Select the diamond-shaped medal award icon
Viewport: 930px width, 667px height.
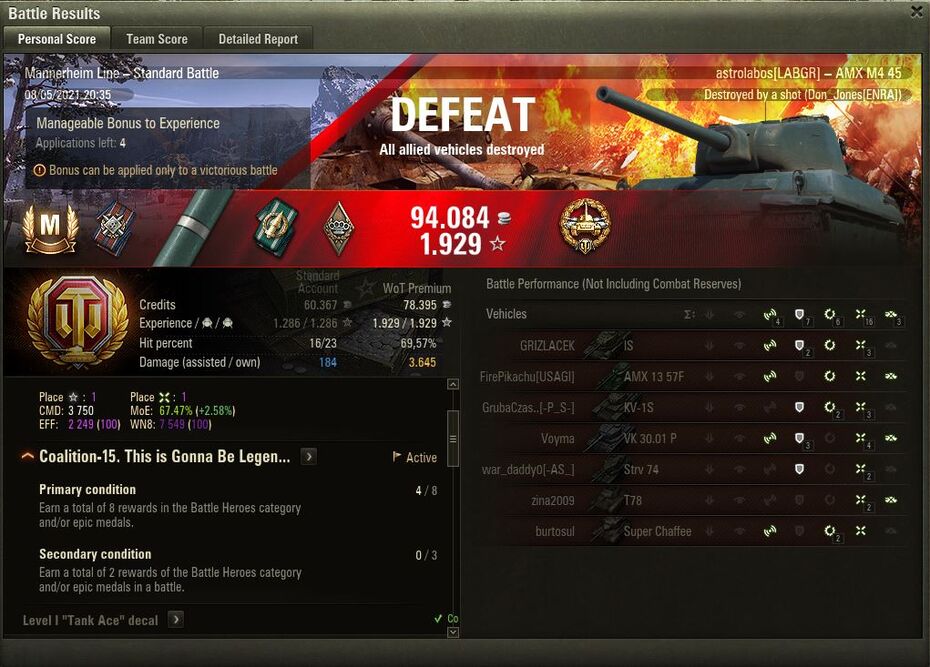tap(339, 228)
